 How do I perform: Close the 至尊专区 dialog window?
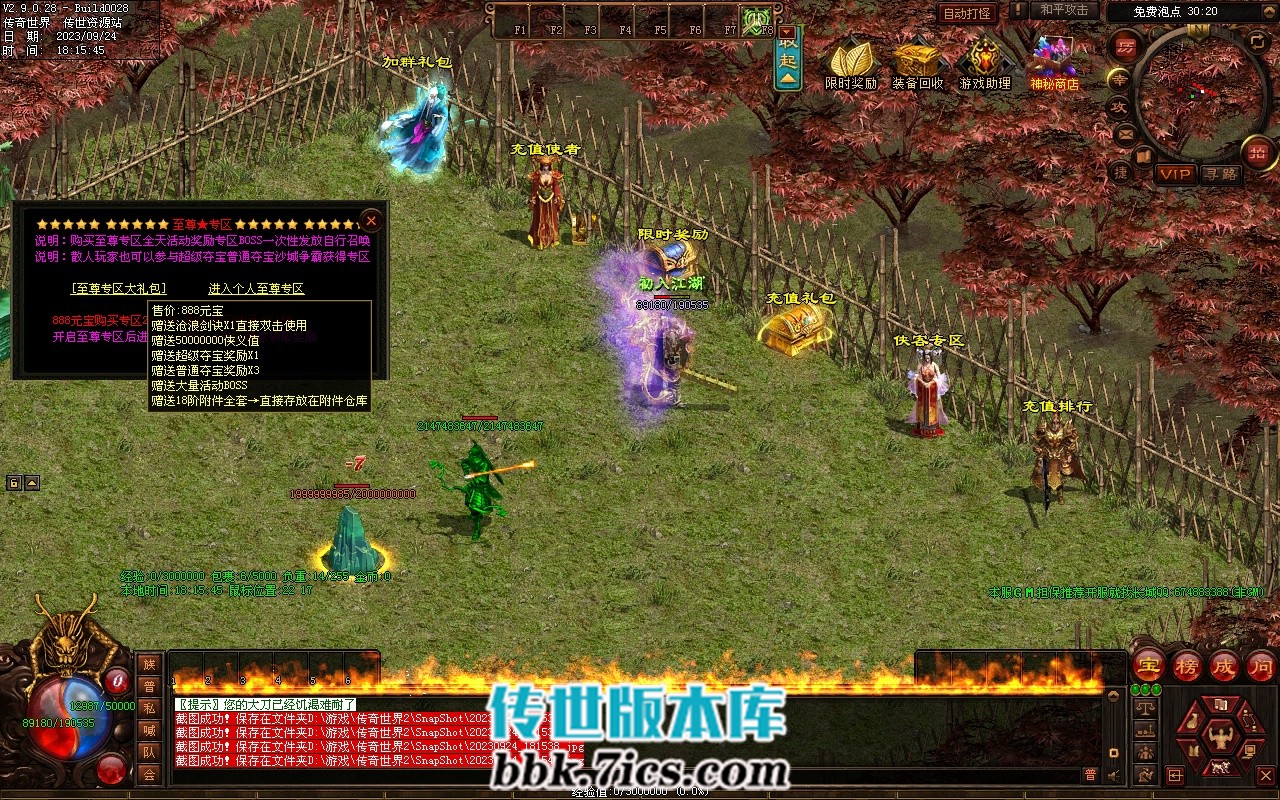[371, 220]
